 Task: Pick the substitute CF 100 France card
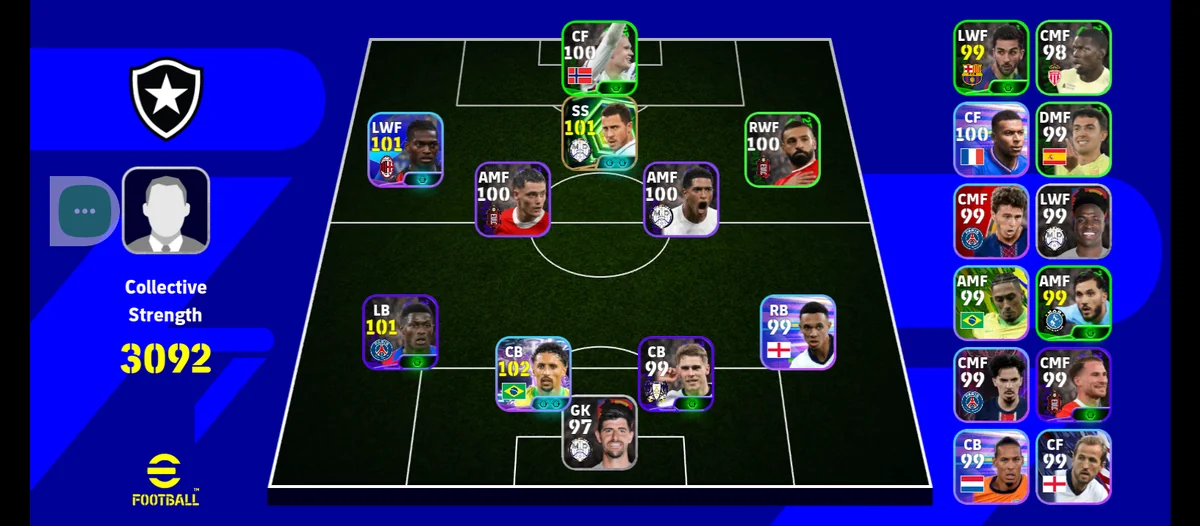click(990, 138)
